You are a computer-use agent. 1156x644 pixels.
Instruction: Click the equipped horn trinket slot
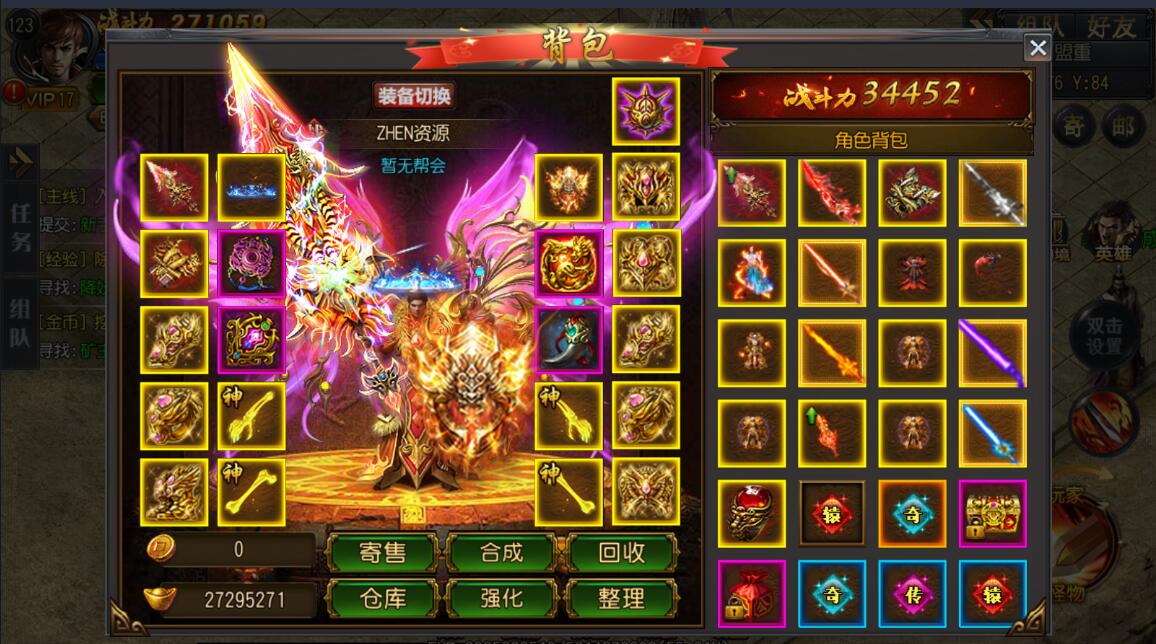pos(569,340)
